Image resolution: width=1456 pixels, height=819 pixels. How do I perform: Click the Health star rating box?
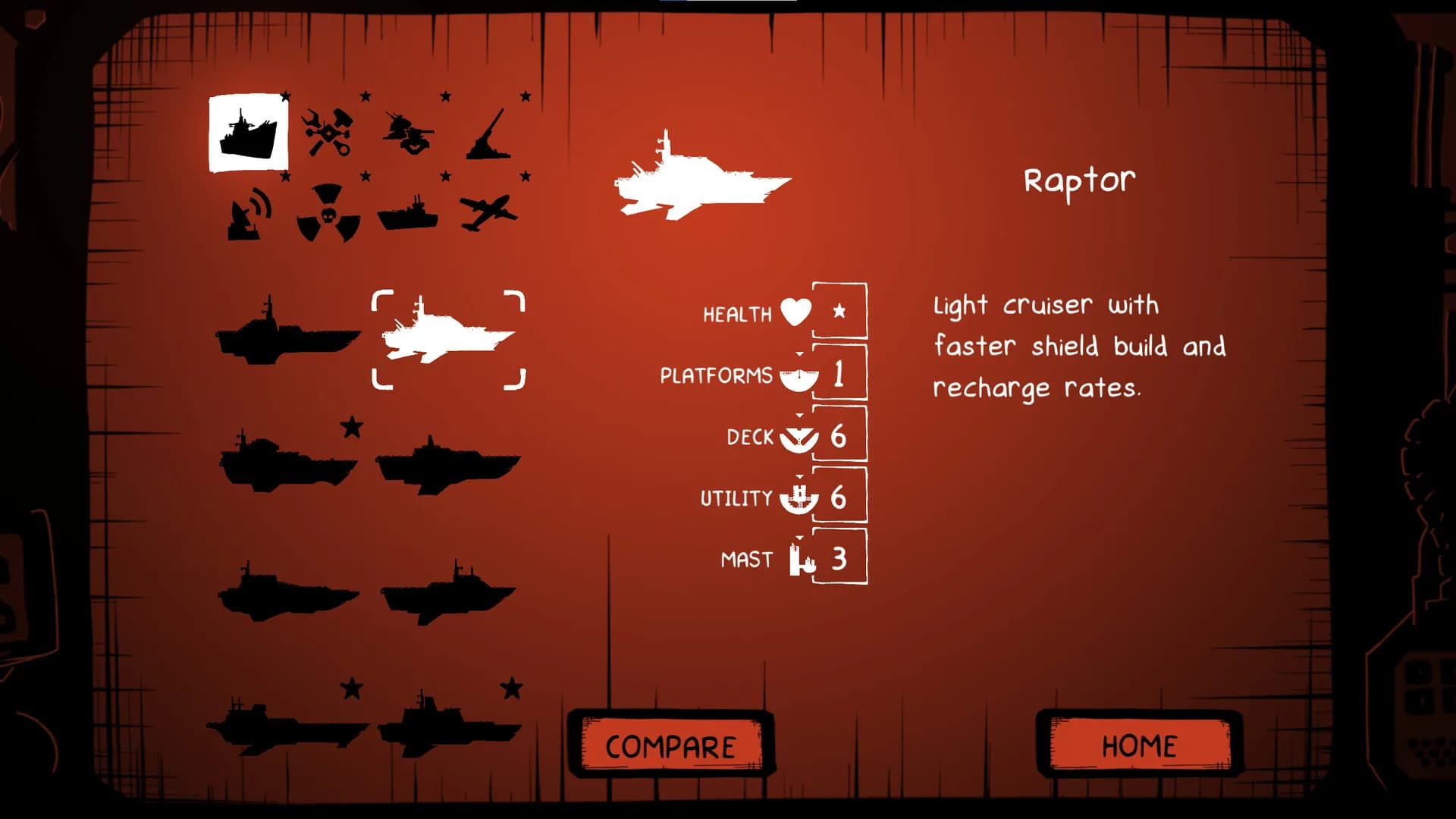839,311
